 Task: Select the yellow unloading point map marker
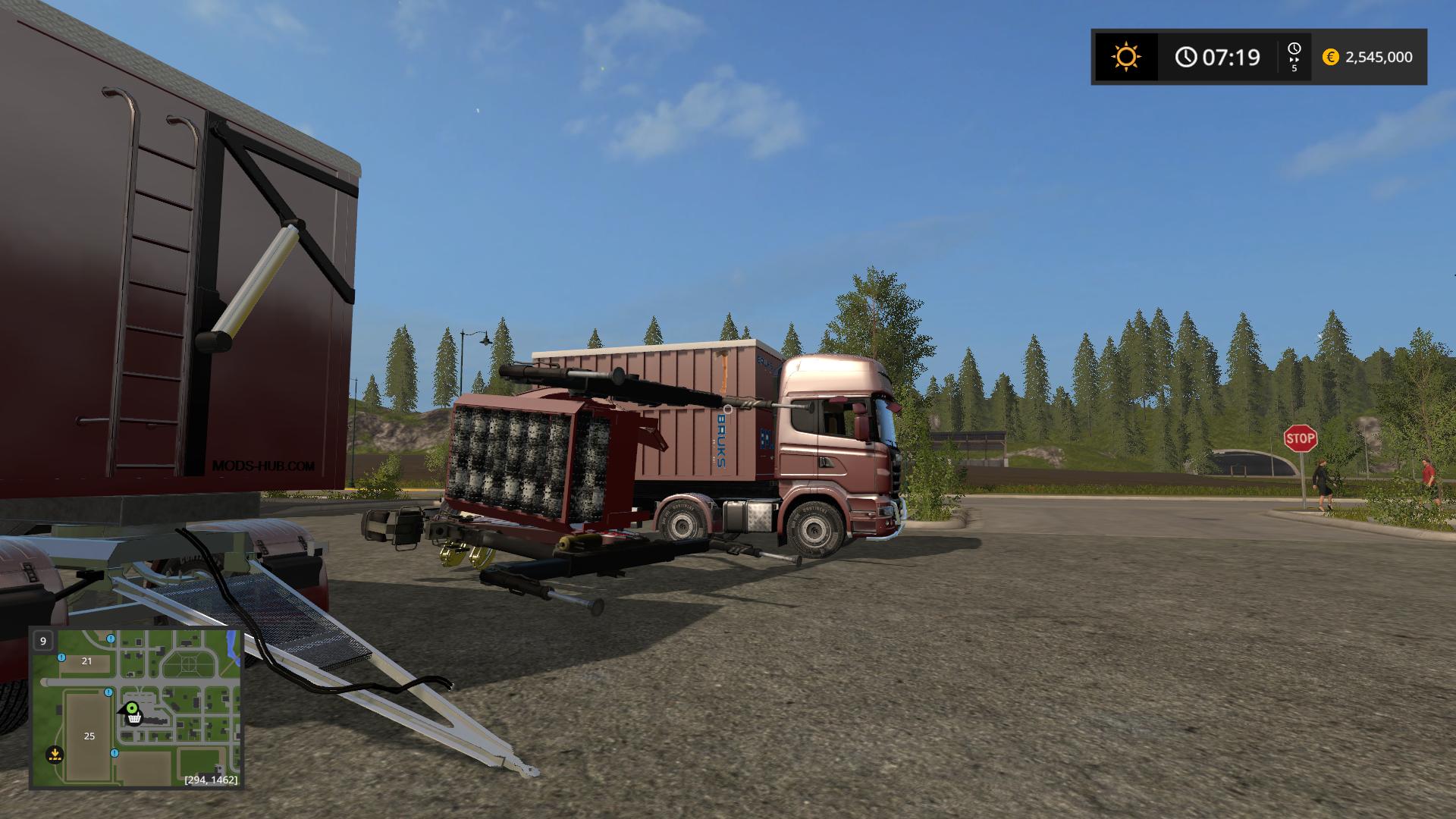click(54, 755)
